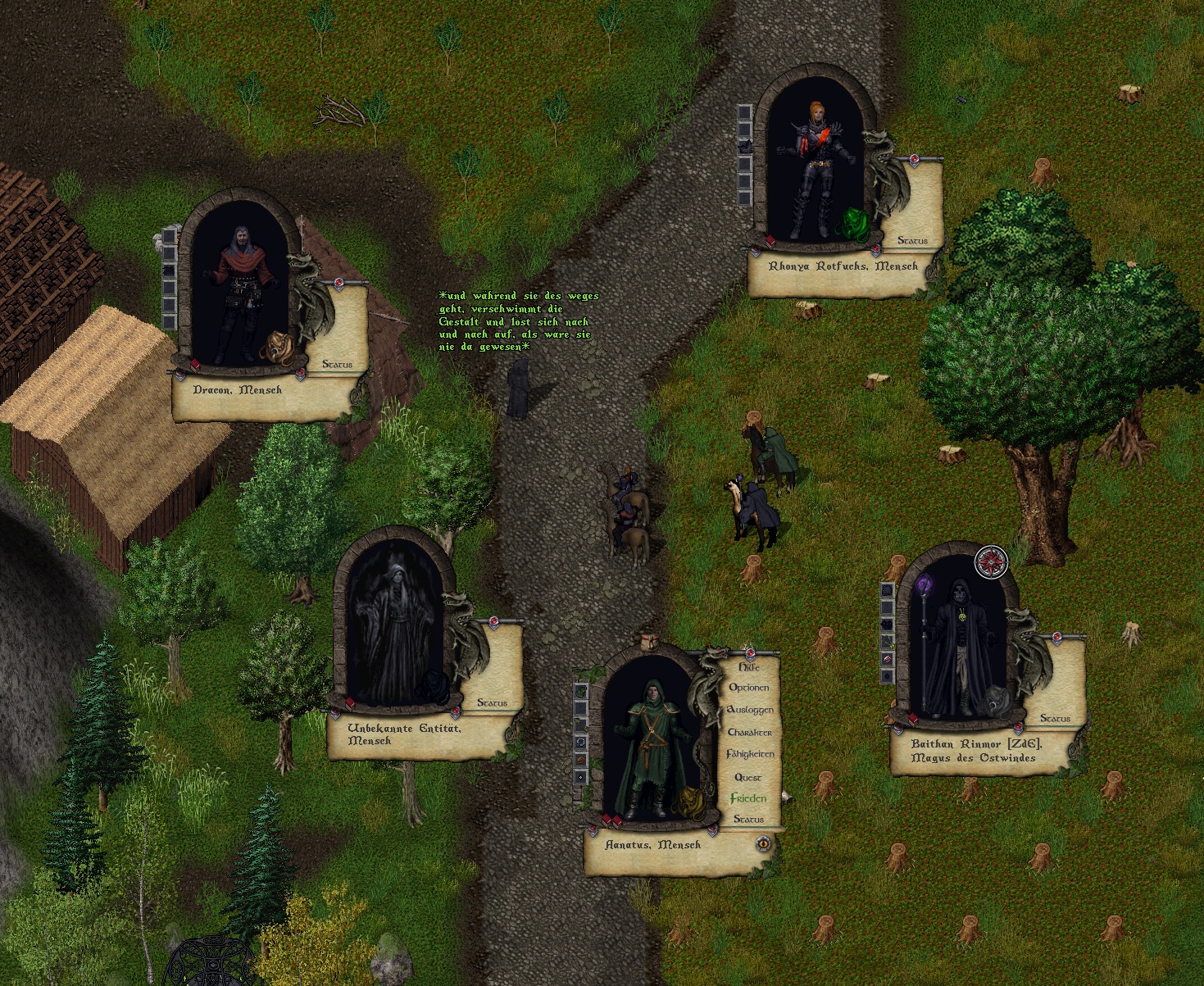Screen dimensions: 1204x986
Task: Open Aanatus's golden backpack
Action: 689,803
